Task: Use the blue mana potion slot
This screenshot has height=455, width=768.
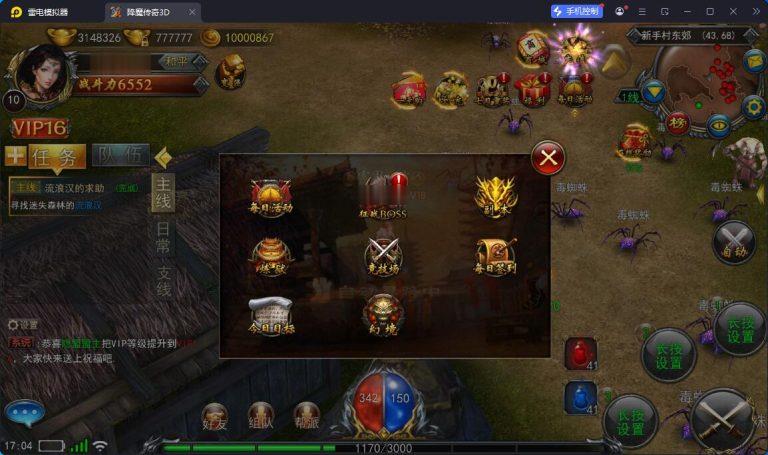Action: pos(581,397)
